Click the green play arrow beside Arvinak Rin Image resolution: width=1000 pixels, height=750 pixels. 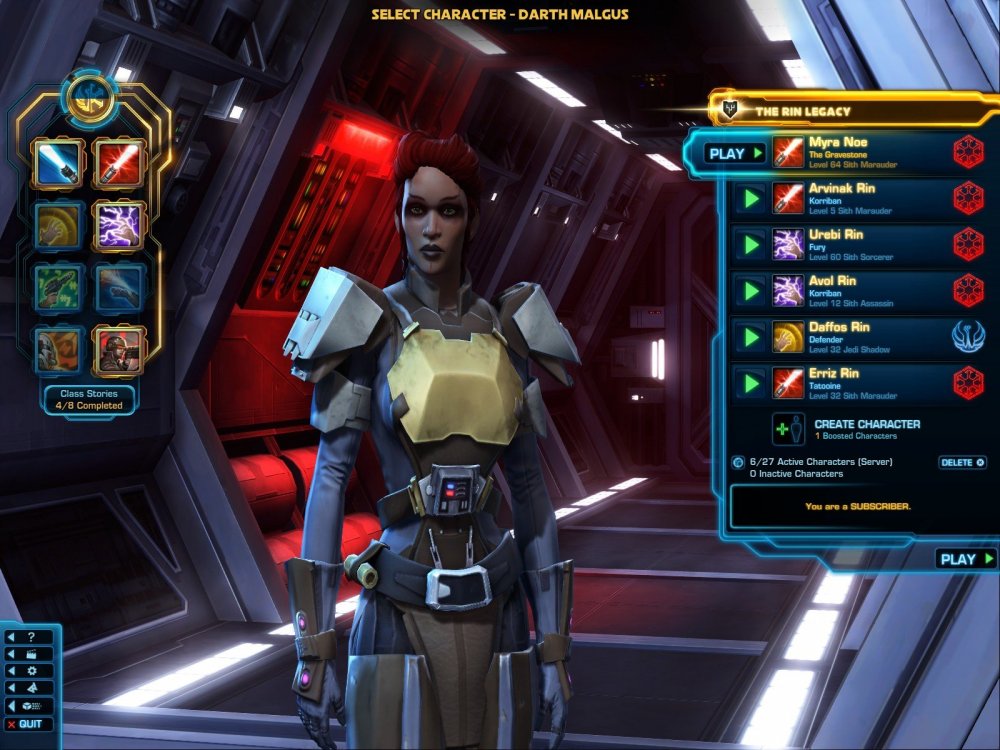coord(748,198)
